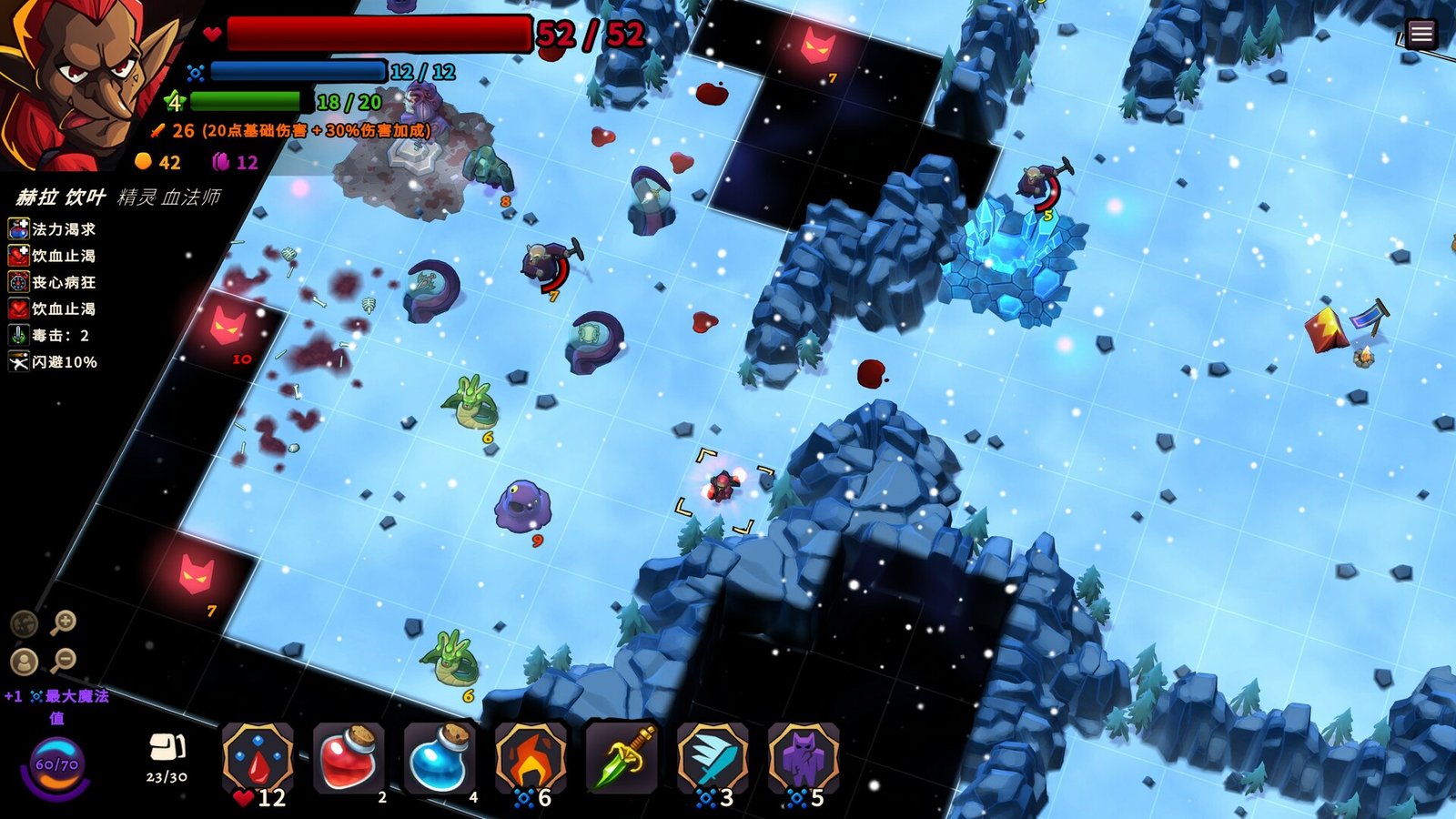Cast the fire spell costing 6 mana

(531, 759)
